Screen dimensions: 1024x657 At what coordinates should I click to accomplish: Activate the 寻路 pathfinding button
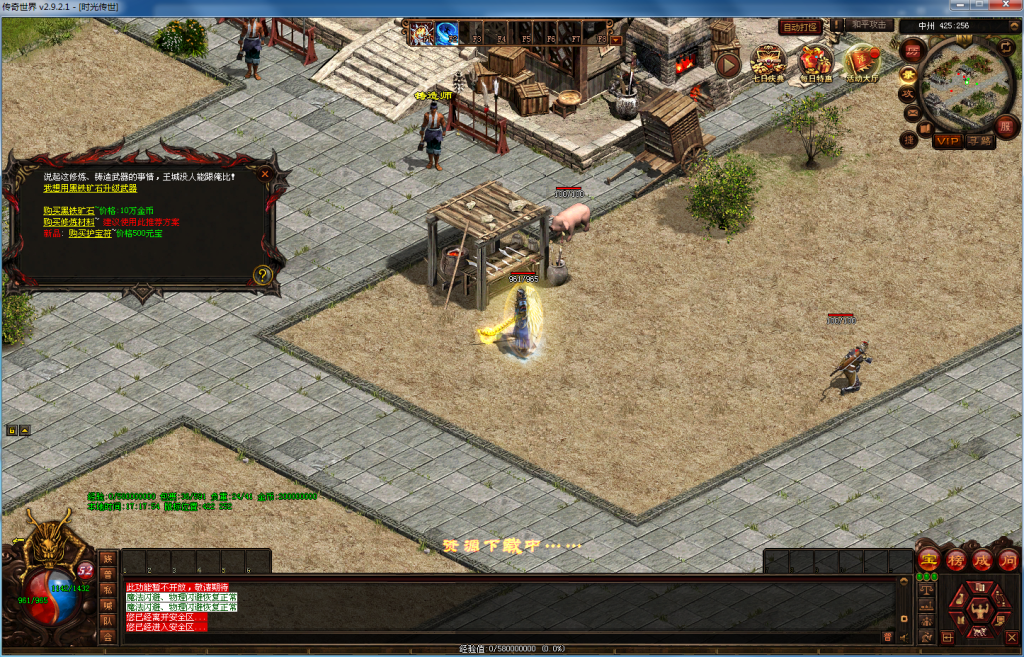(x=980, y=141)
